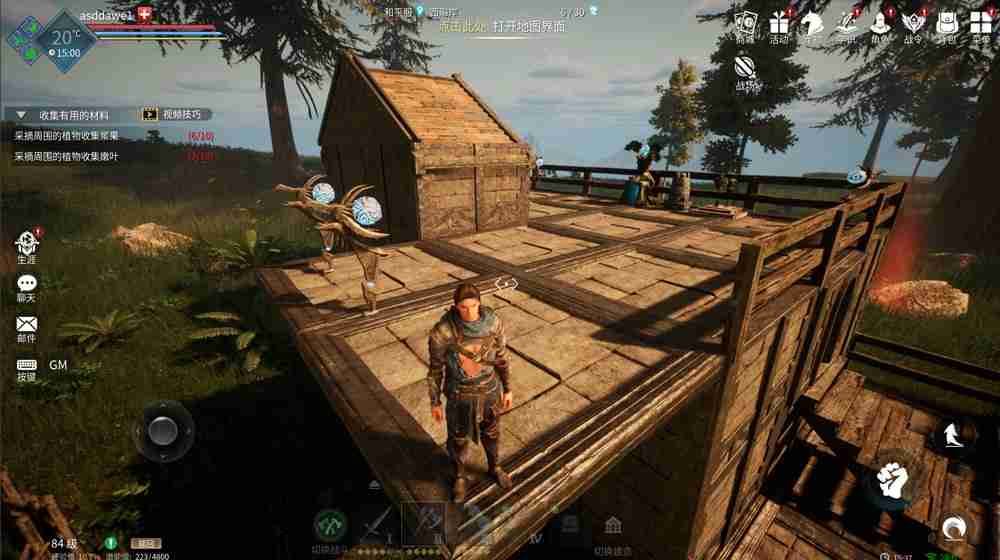Image resolution: width=1000 pixels, height=560 pixels.
Task: Open the horse head mount menu
Action: (x=813, y=23)
